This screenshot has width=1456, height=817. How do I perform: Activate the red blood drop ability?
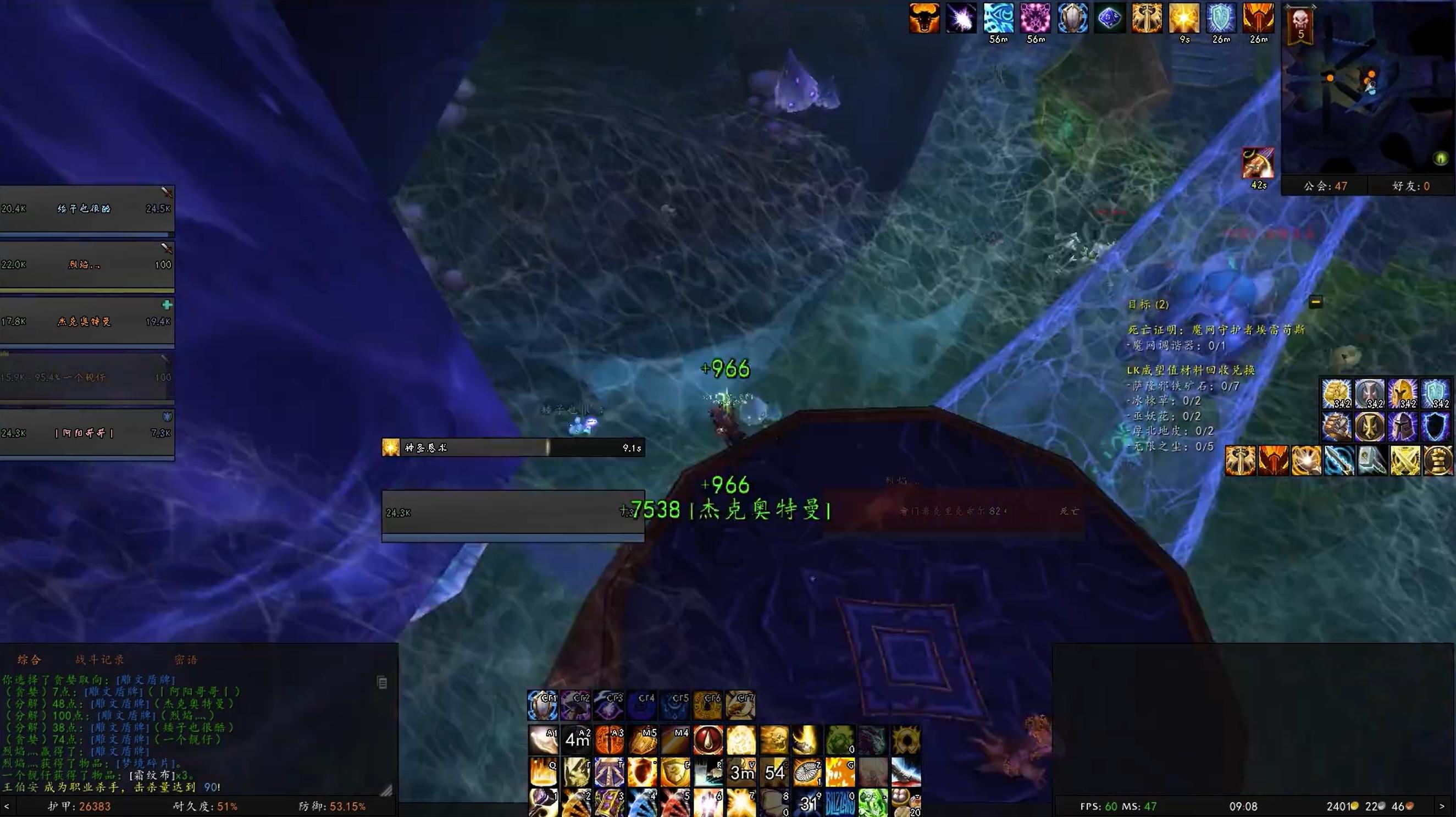point(708,740)
